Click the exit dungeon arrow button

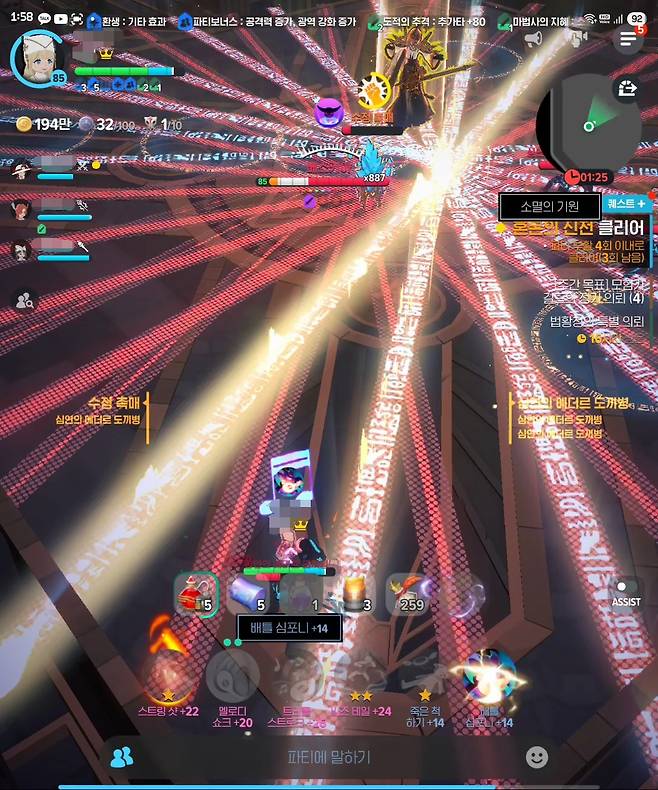tap(628, 89)
